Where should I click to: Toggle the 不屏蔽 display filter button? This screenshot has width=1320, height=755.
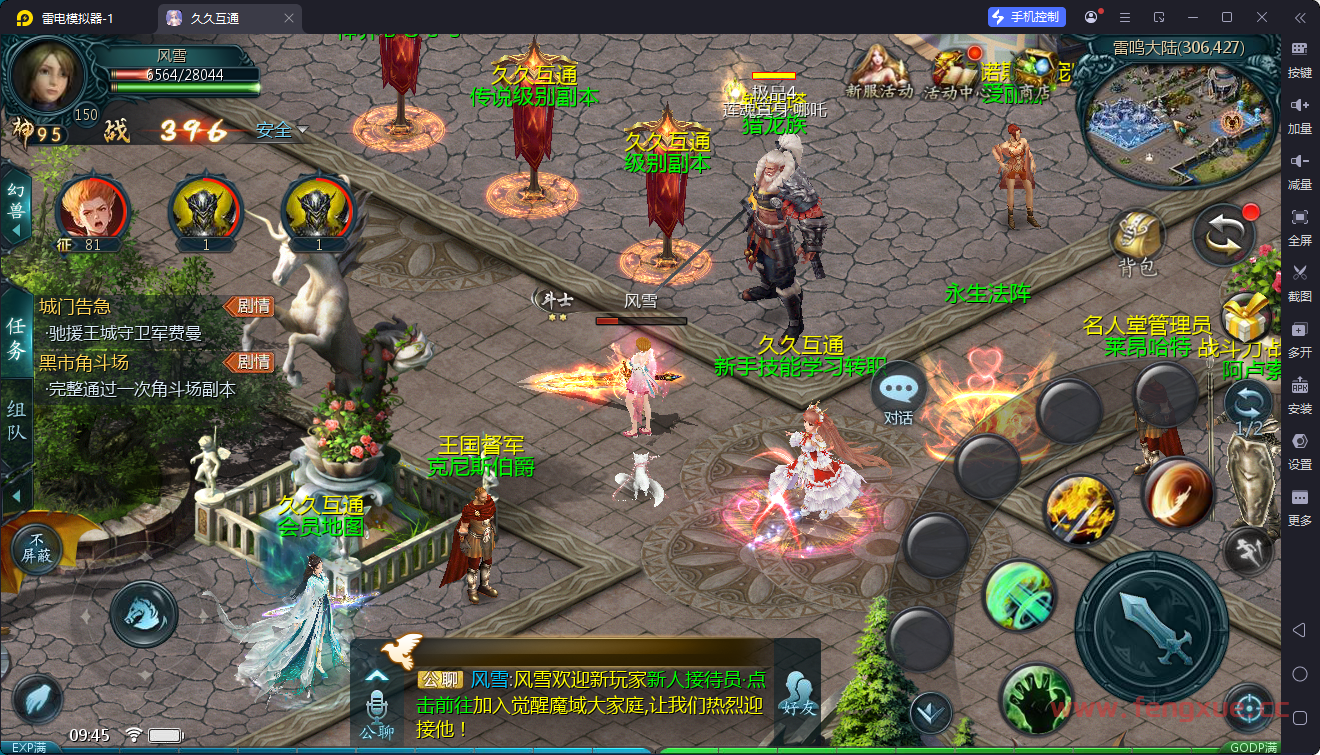37,547
